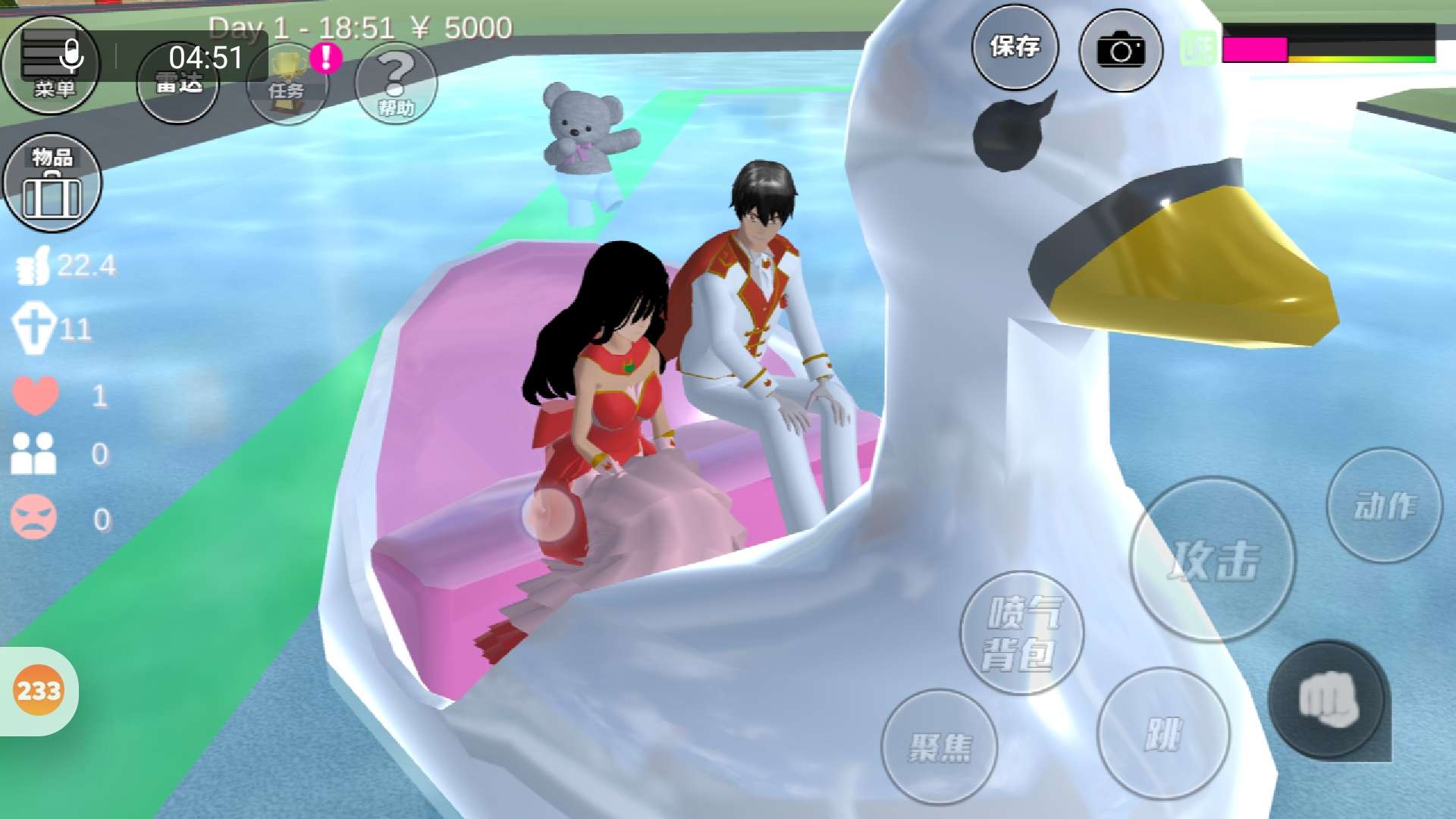
Task: Open the 雷达 radar button
Action: pos(178,82)
